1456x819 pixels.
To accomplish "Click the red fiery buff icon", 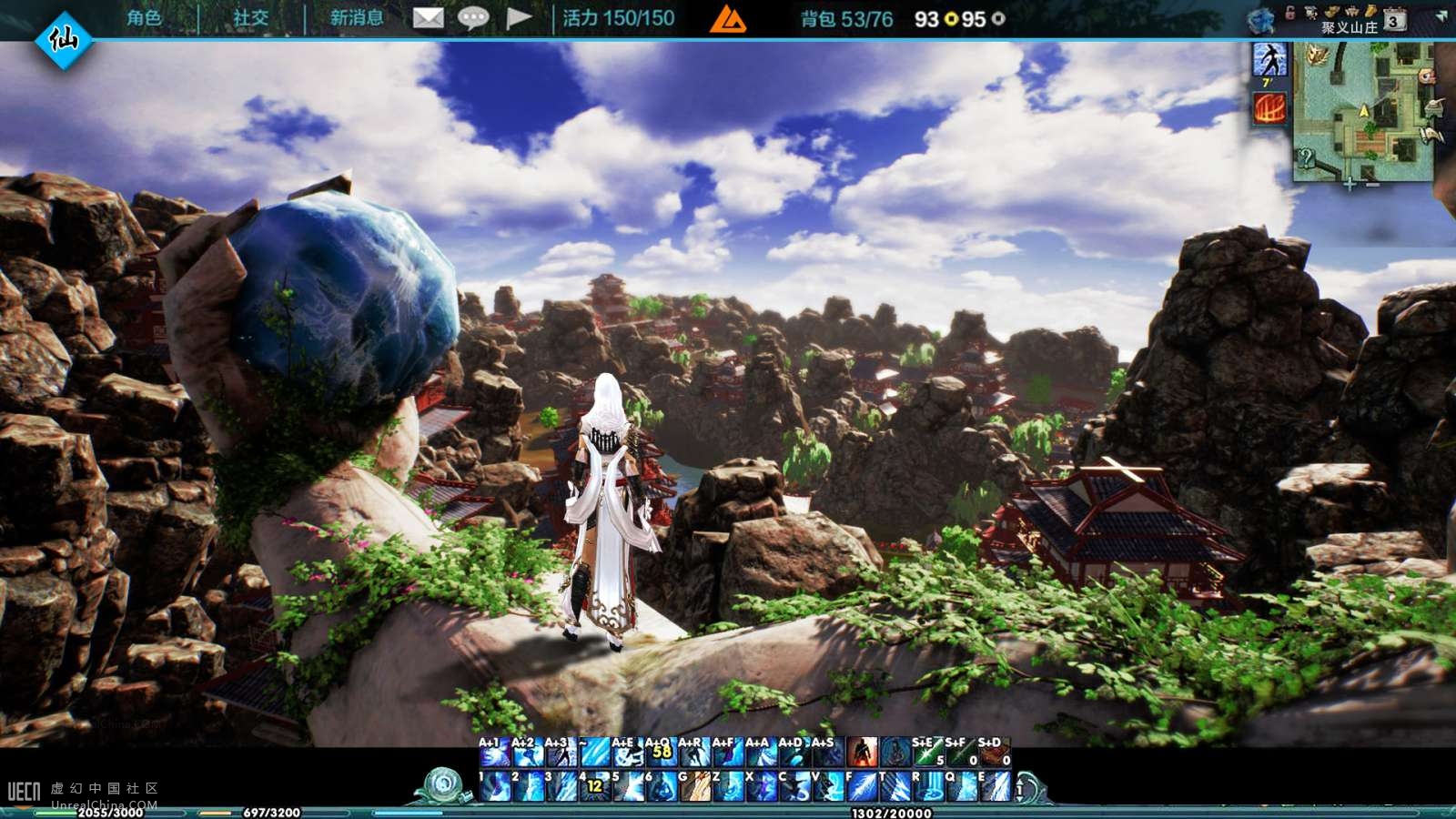I will click(1269, 109).
